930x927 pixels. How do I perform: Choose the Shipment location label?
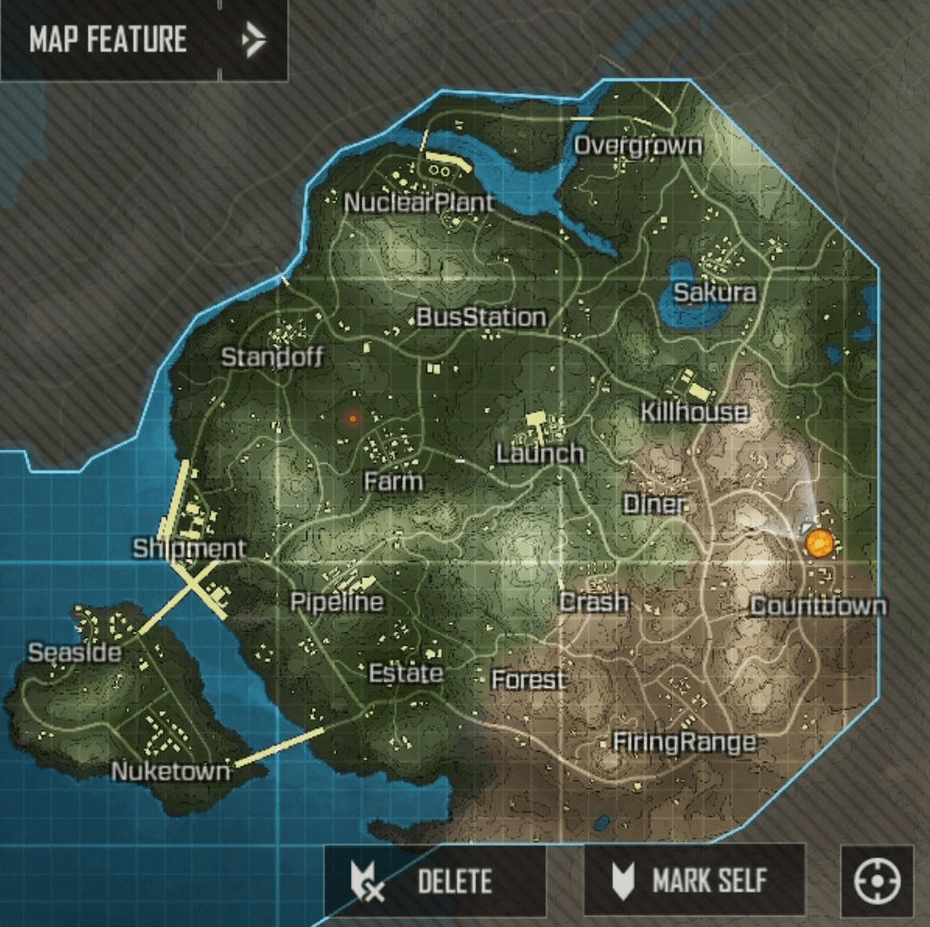(x=189, y=548)
